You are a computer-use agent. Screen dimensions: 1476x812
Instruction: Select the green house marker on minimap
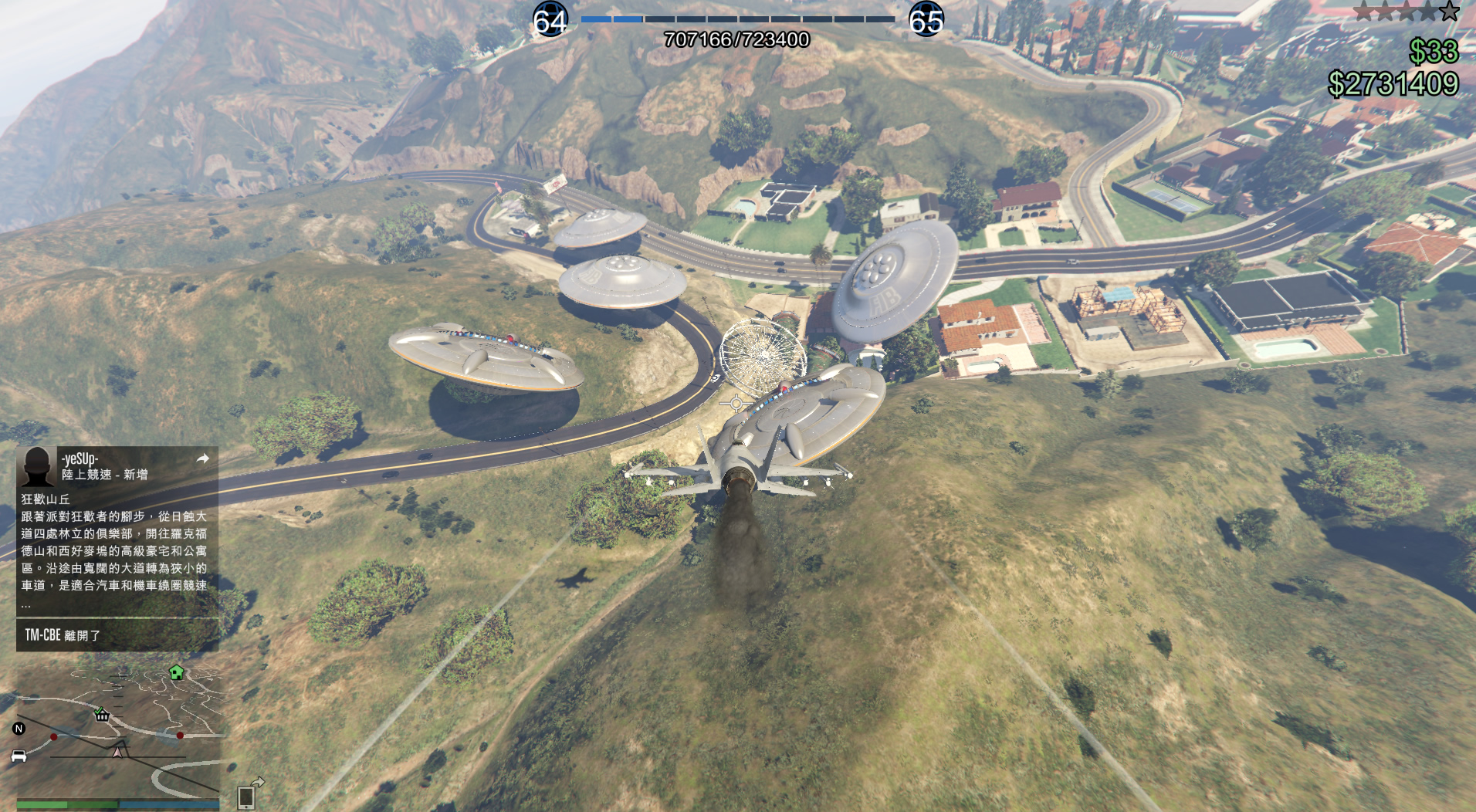click(x=176, y=672)
